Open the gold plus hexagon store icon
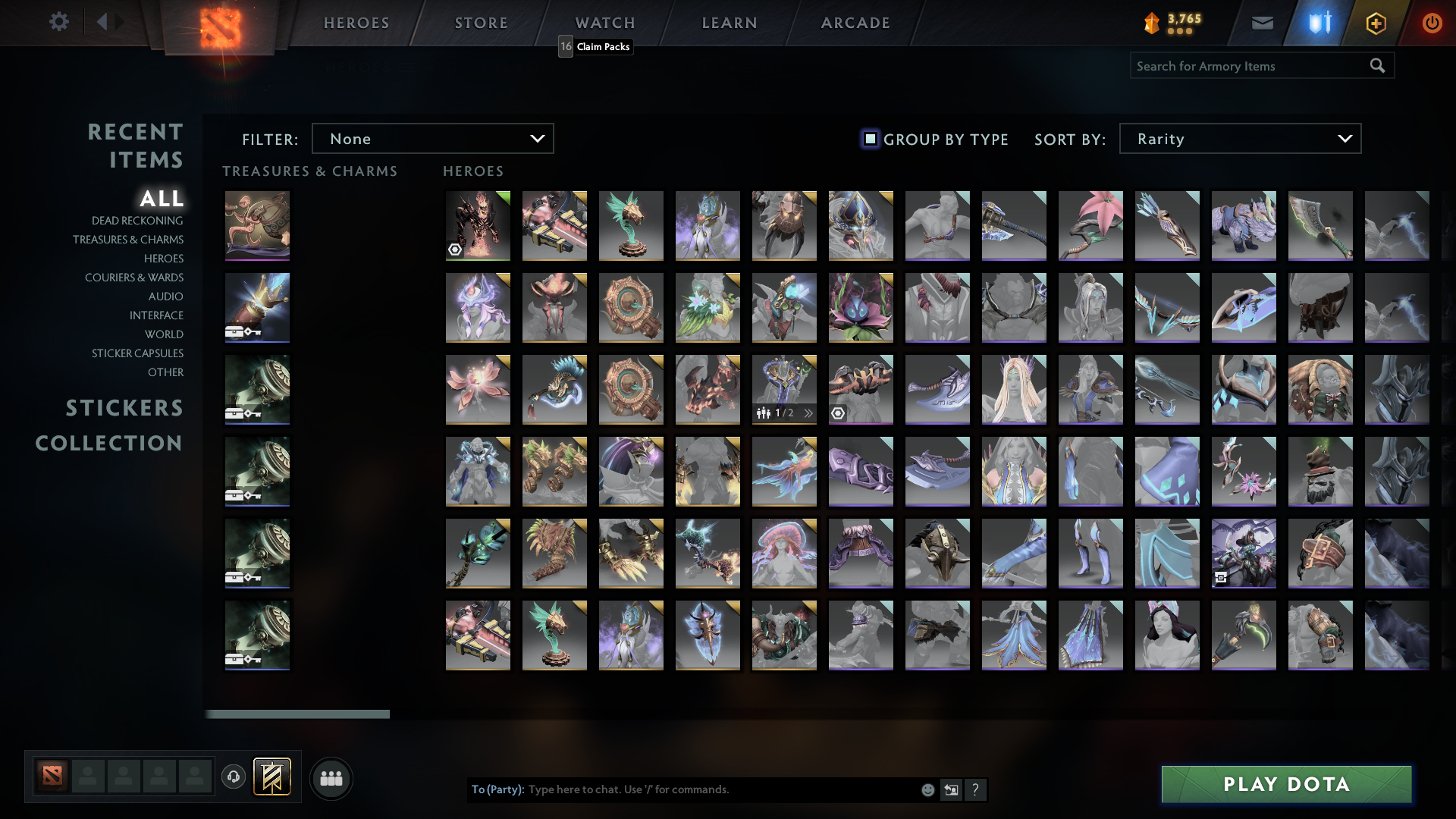Viewport: 1456px width, 819px height. pos(1376,23)
